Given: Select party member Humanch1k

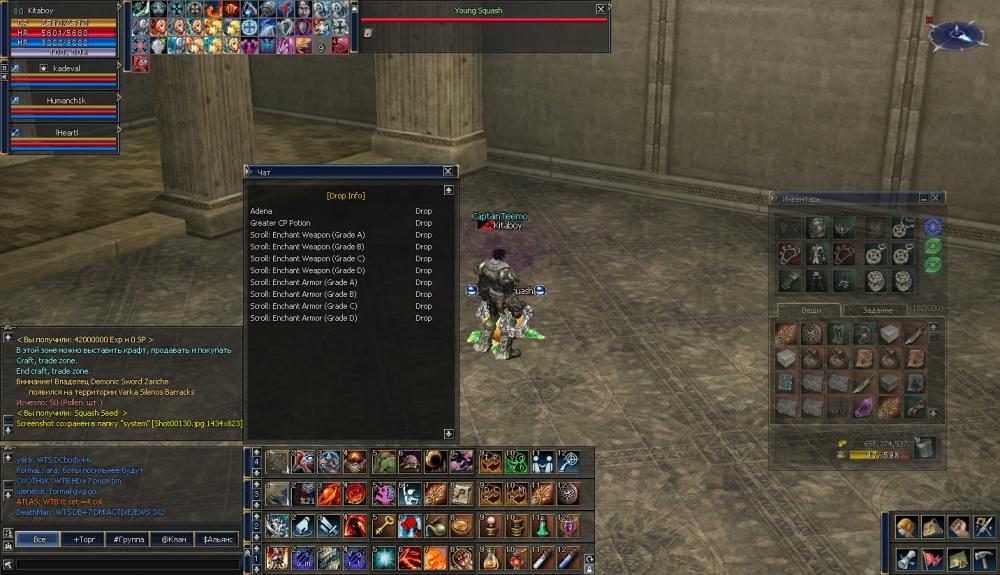Looking at the screenshot, I should [x=66, y=101].
